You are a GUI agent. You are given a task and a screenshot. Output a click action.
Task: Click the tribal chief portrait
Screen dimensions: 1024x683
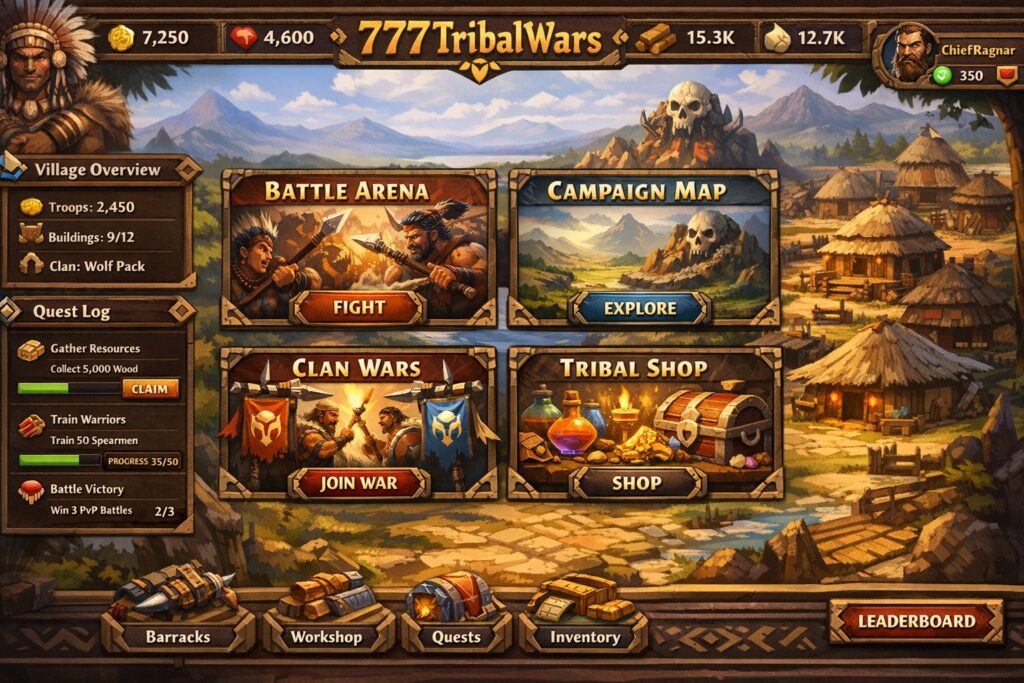click(x=50, y=75)
